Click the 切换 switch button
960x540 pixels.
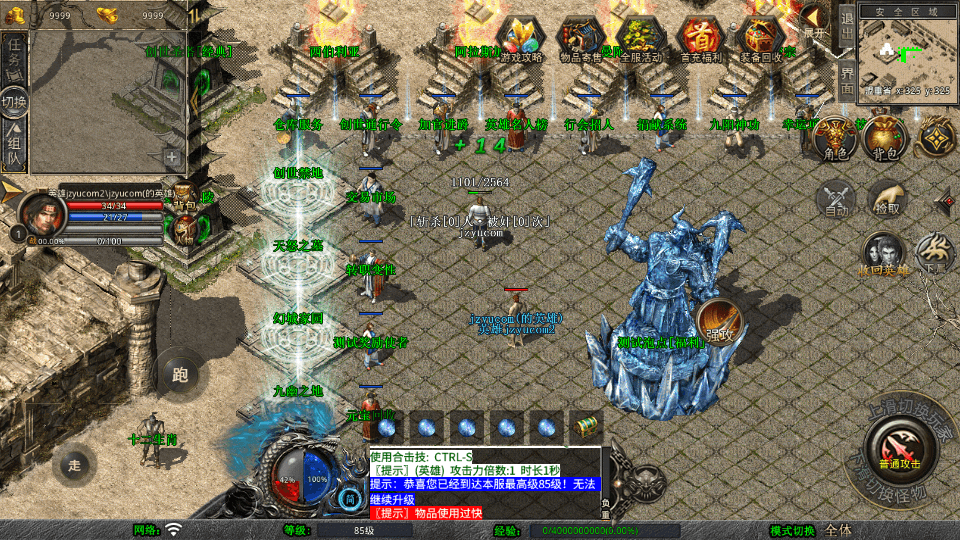coord(14,102)
